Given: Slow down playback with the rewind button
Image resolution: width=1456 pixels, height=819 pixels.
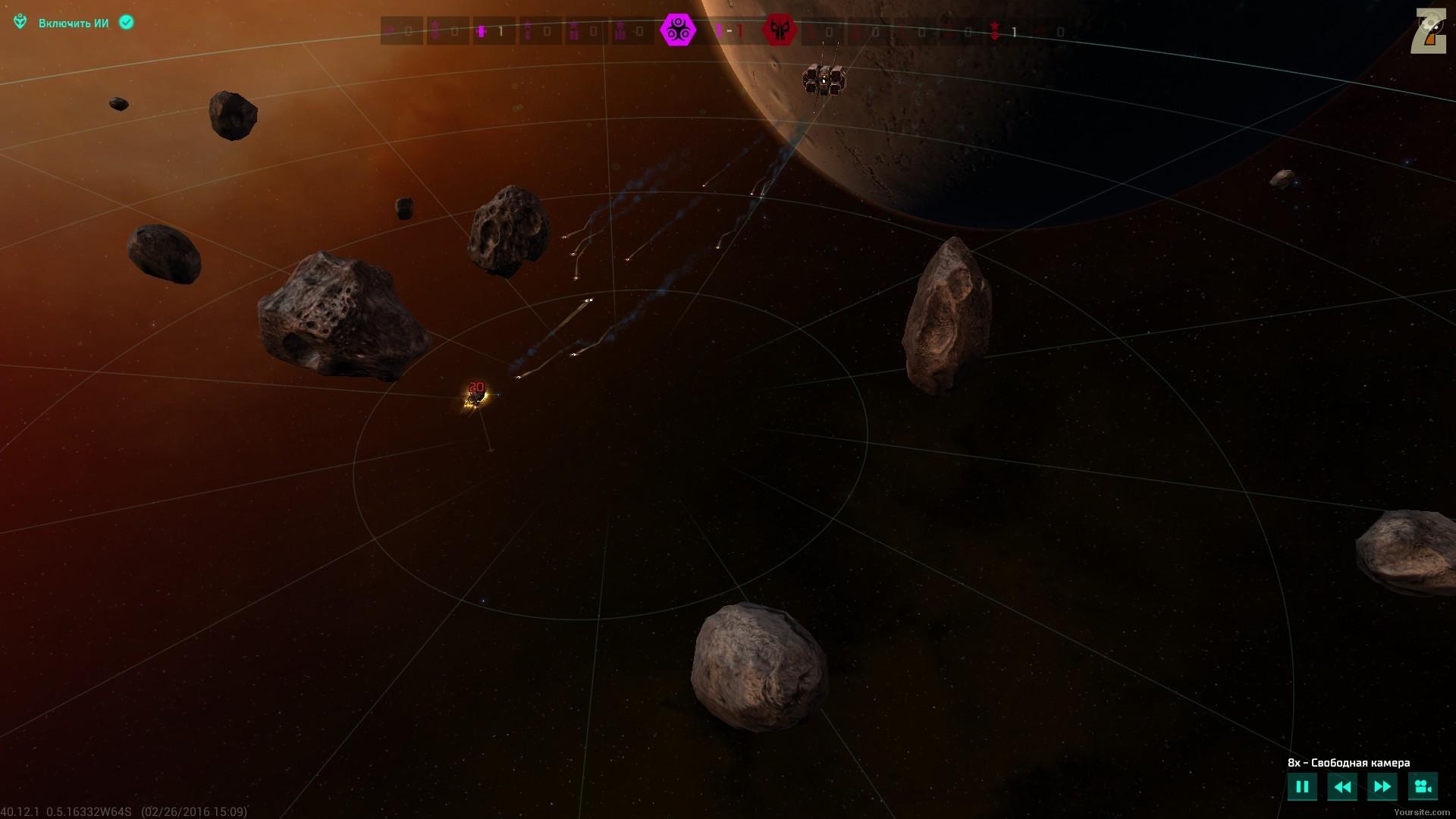Looking at the screenshot, I should pyautogui.click(x=1341, y=786).
